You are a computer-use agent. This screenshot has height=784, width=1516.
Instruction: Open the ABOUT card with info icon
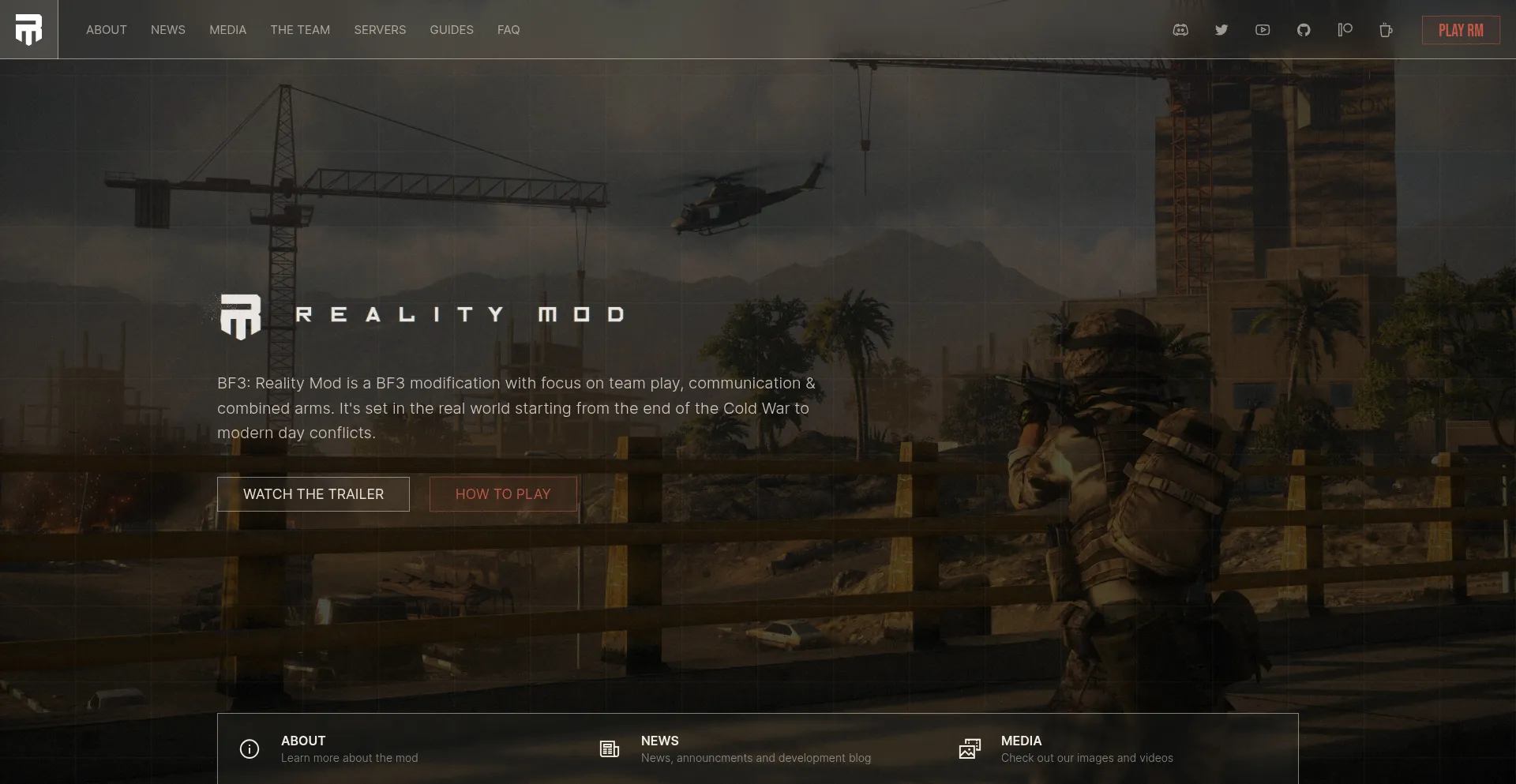[x=349, y=748]
